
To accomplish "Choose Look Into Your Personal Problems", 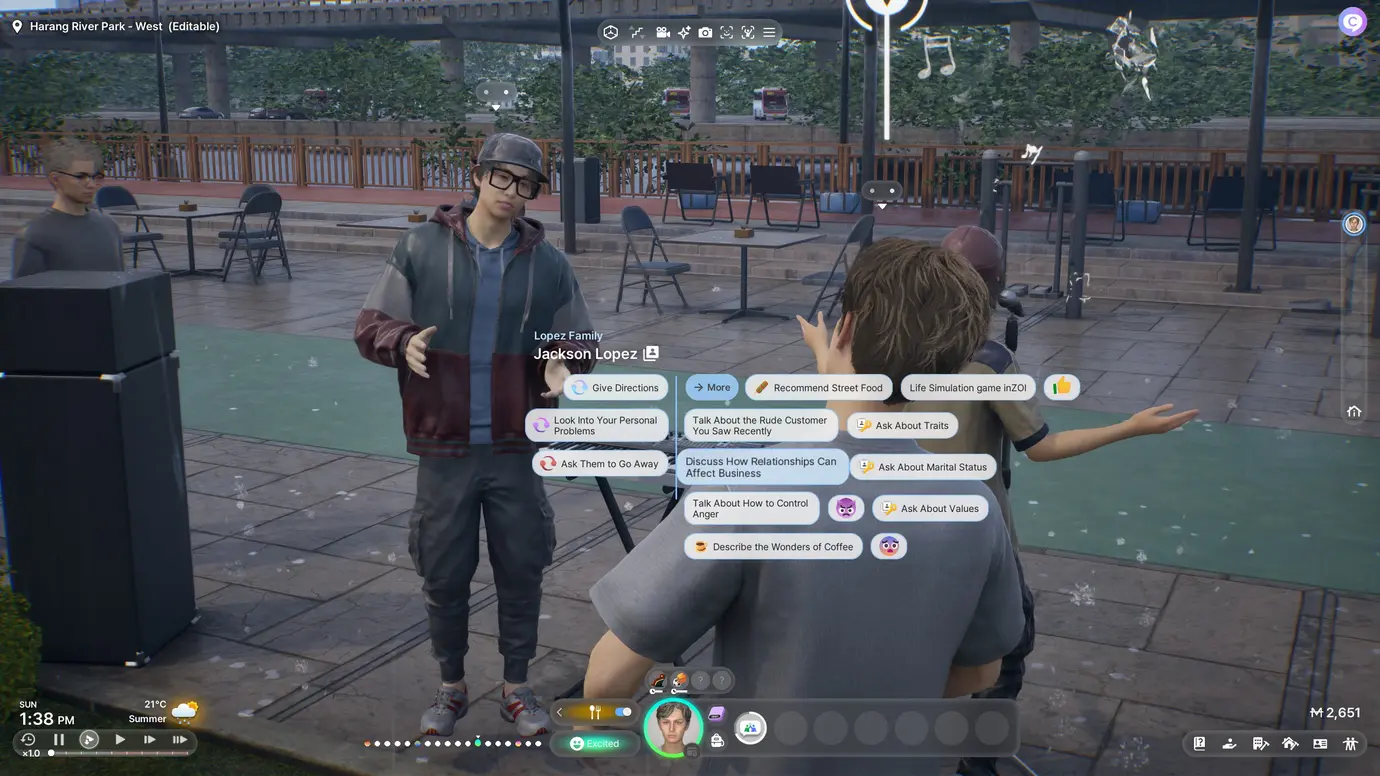I will pyautogui.click(x=597, y=426).
